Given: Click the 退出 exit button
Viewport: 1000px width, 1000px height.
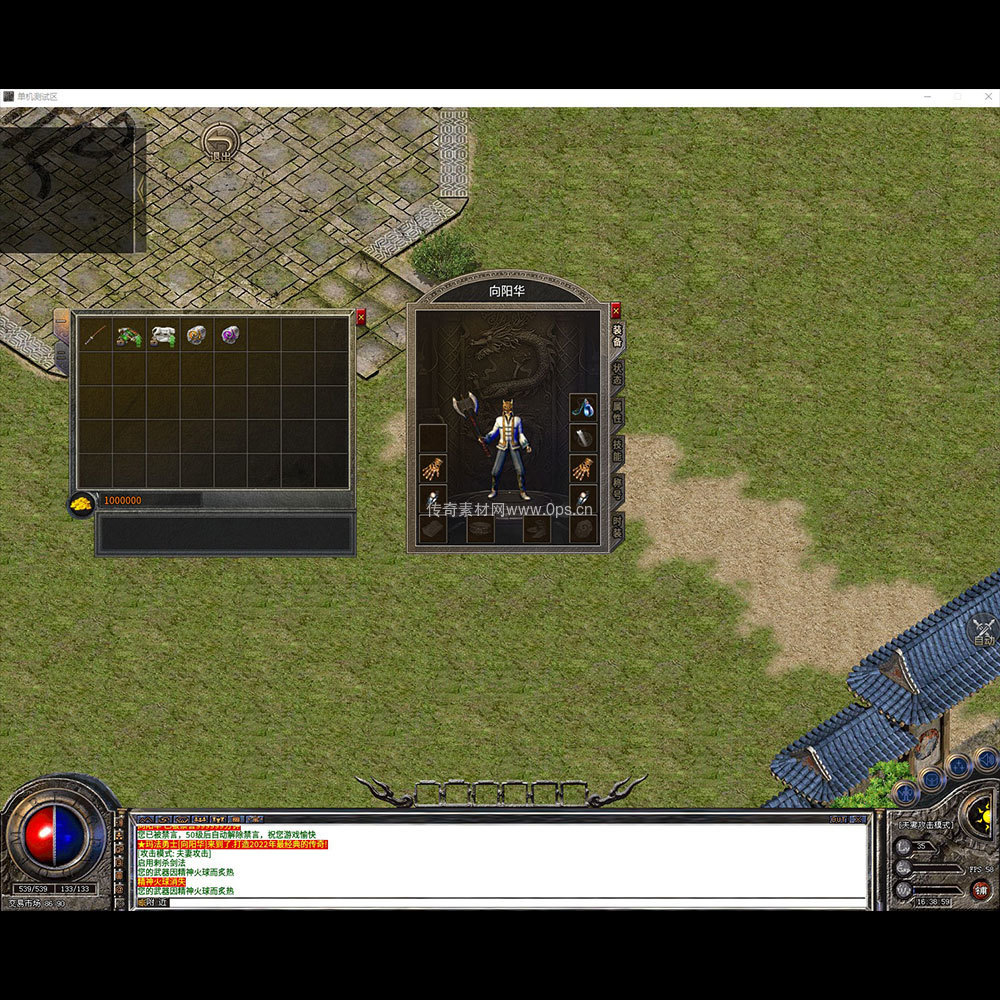Looking at the screenshot, I should pyautogui.click(x=220, y=143).
